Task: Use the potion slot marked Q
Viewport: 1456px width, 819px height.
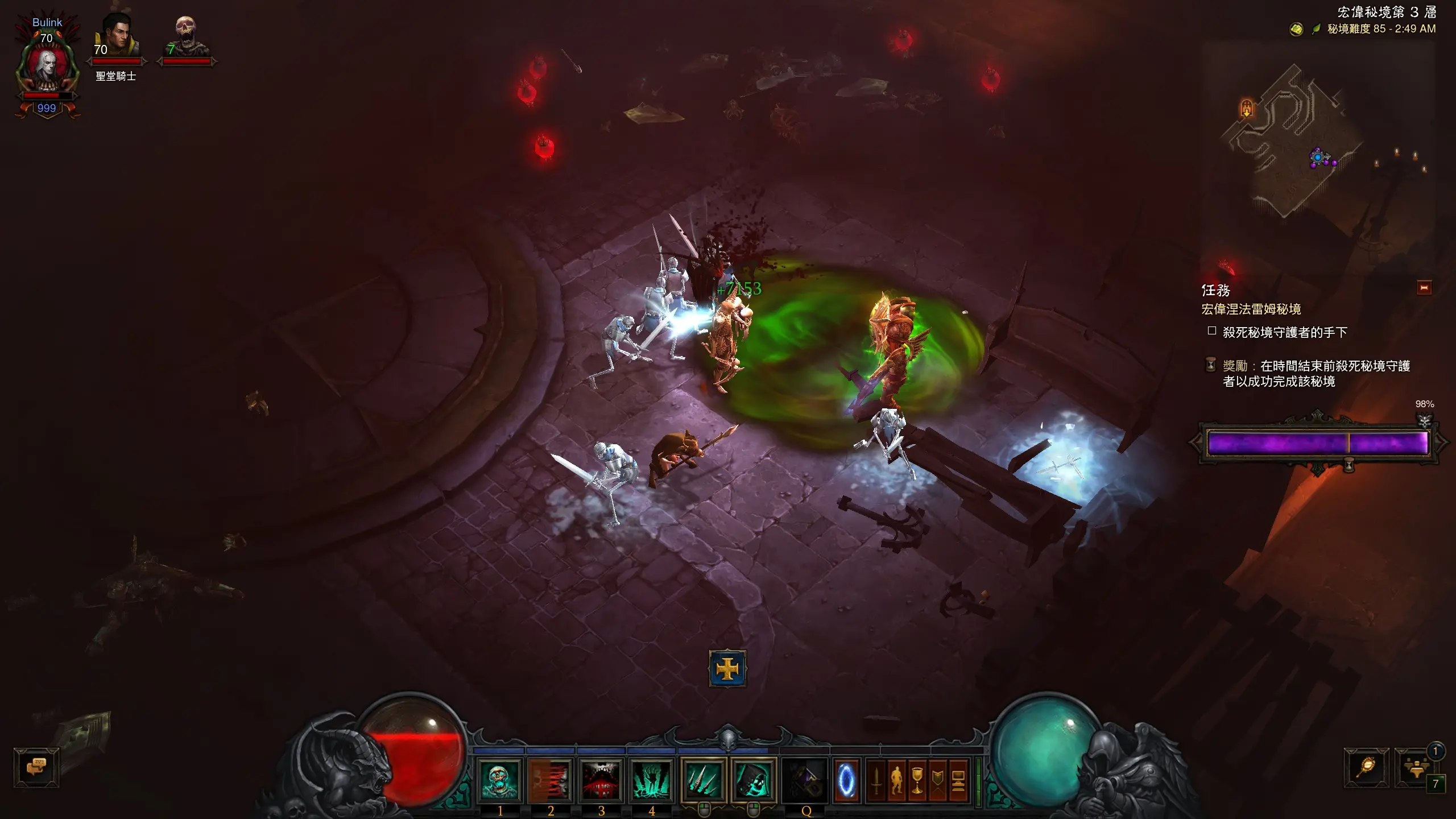Action: pyautogui.click(x=804, y=780)
